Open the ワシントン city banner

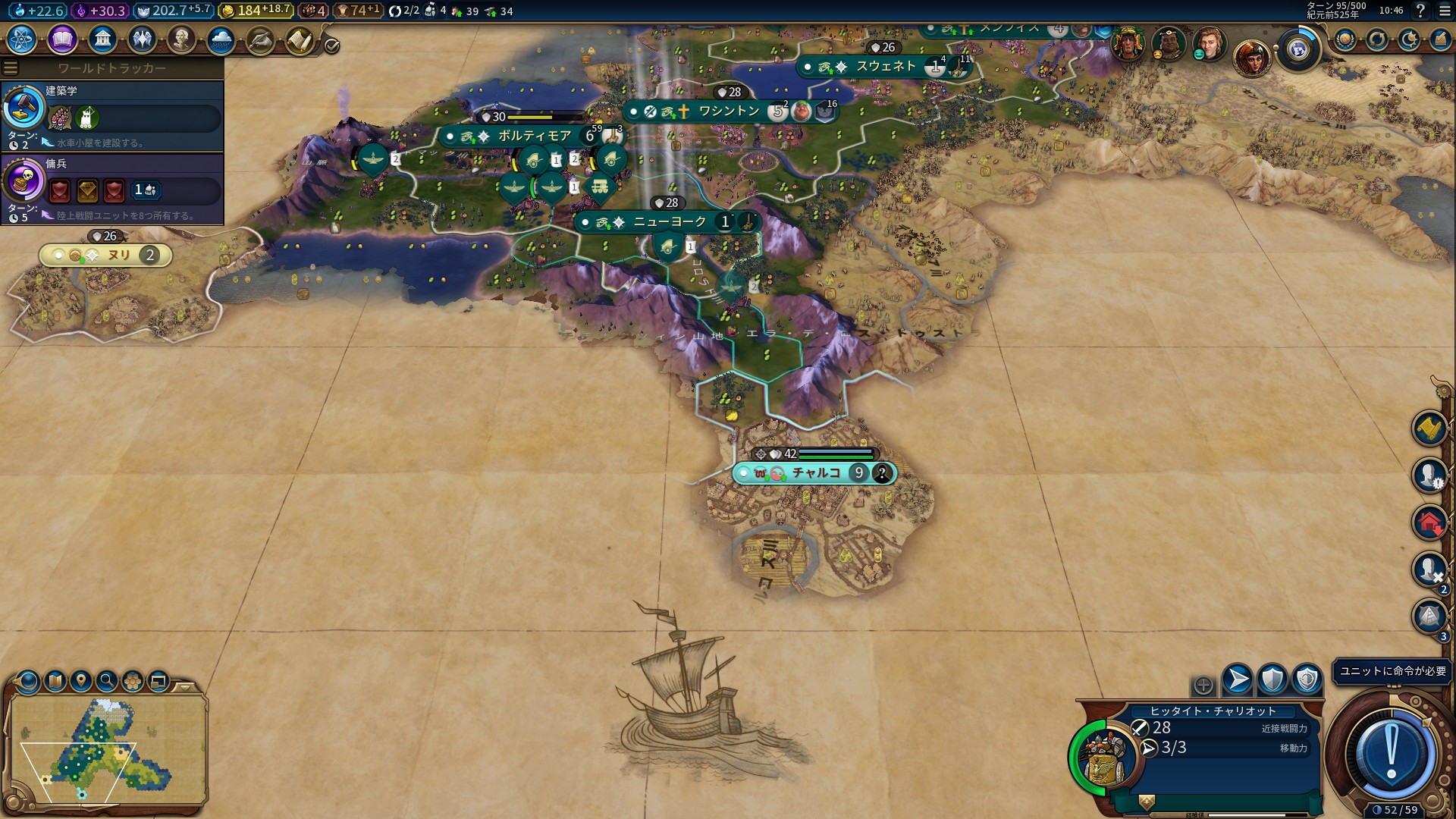point(728,111)
